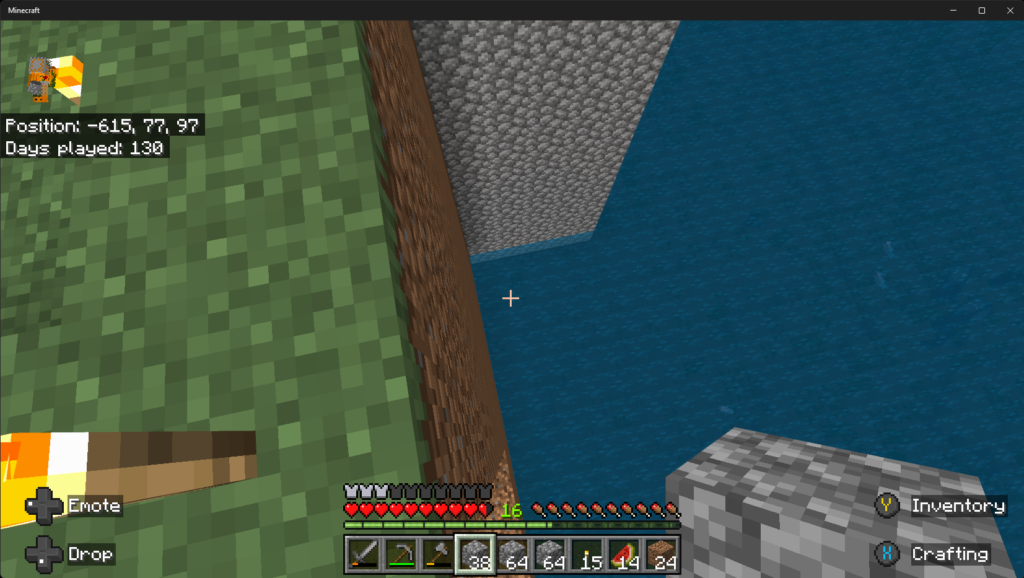Select the iron sword hotbar slot
Screen dimensions: 1024x578
pyautogui.click(x=362, y=554)
